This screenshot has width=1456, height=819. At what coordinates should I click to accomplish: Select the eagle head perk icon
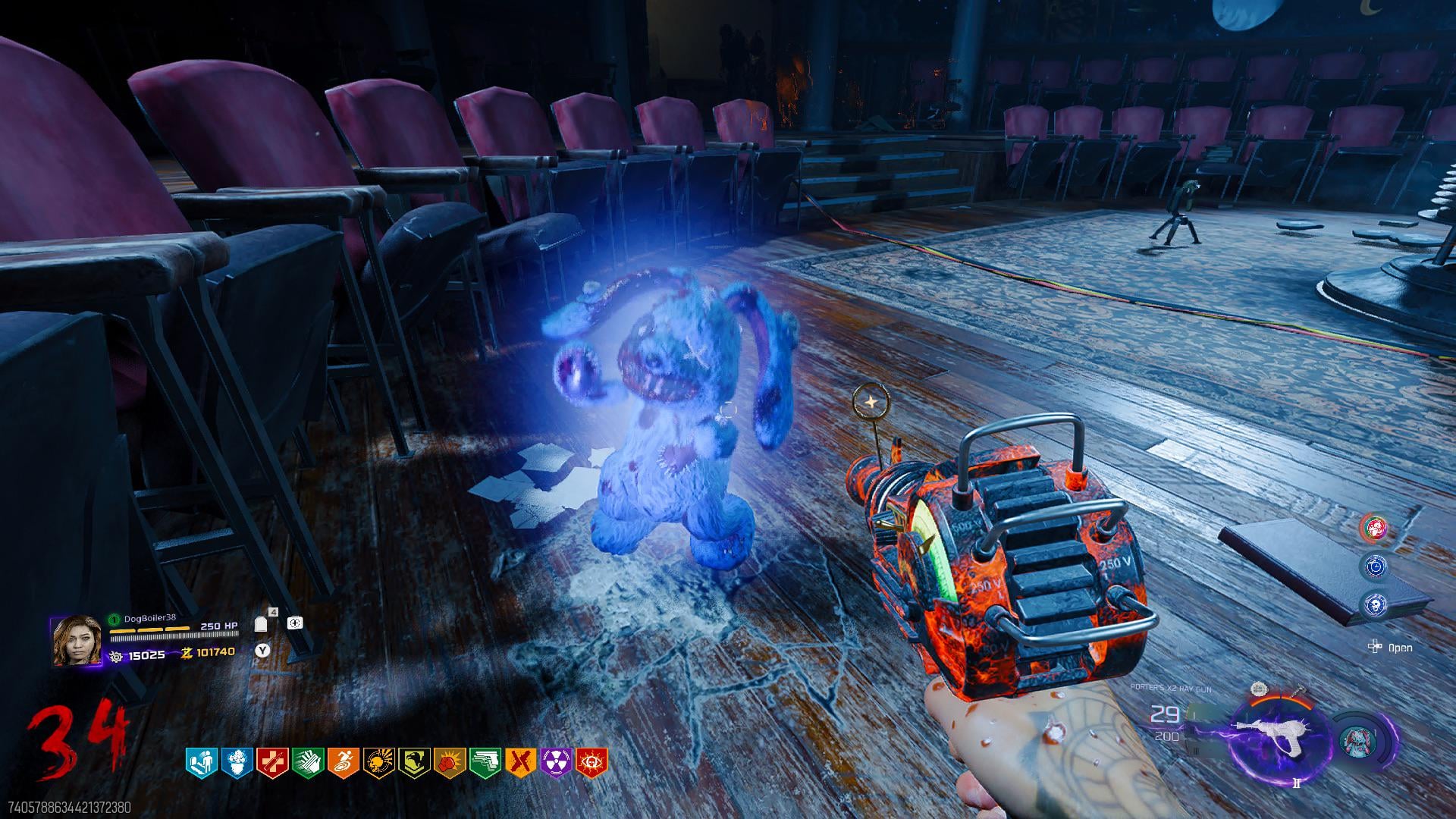tap(414, 761)
